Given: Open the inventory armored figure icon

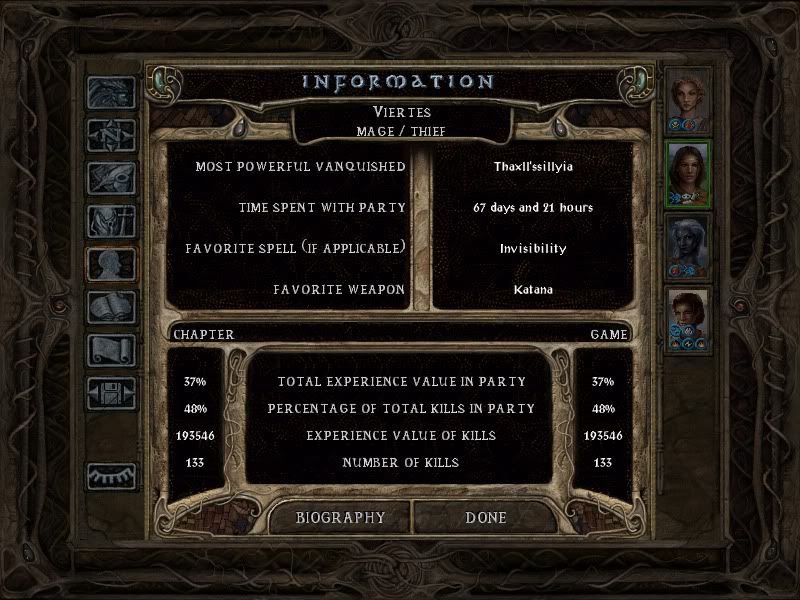Looking at the screenshot, I should click(110, 221).
